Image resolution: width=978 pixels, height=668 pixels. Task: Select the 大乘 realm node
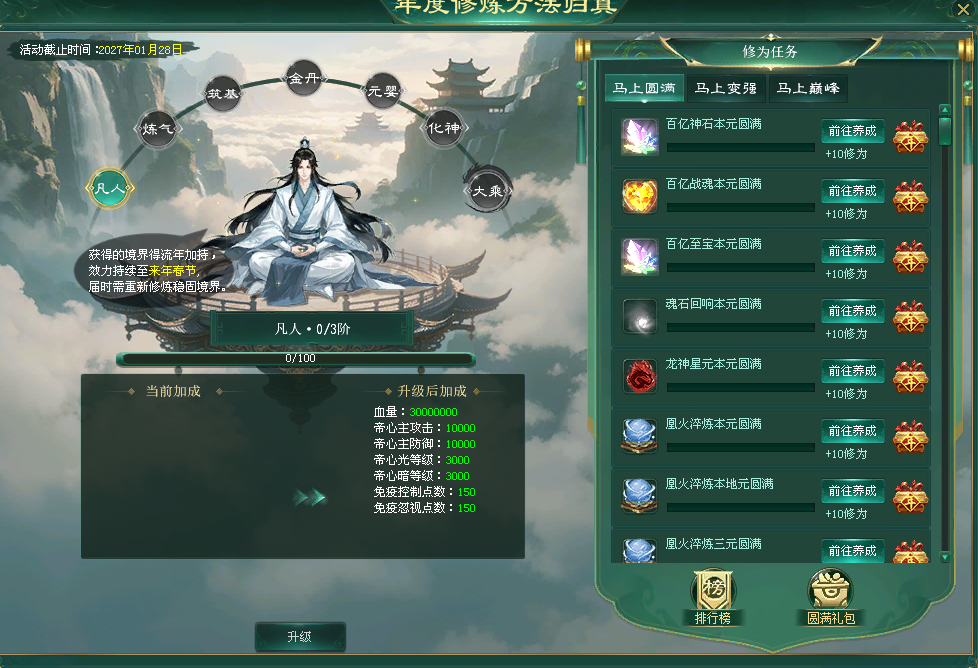click(488, 188)
